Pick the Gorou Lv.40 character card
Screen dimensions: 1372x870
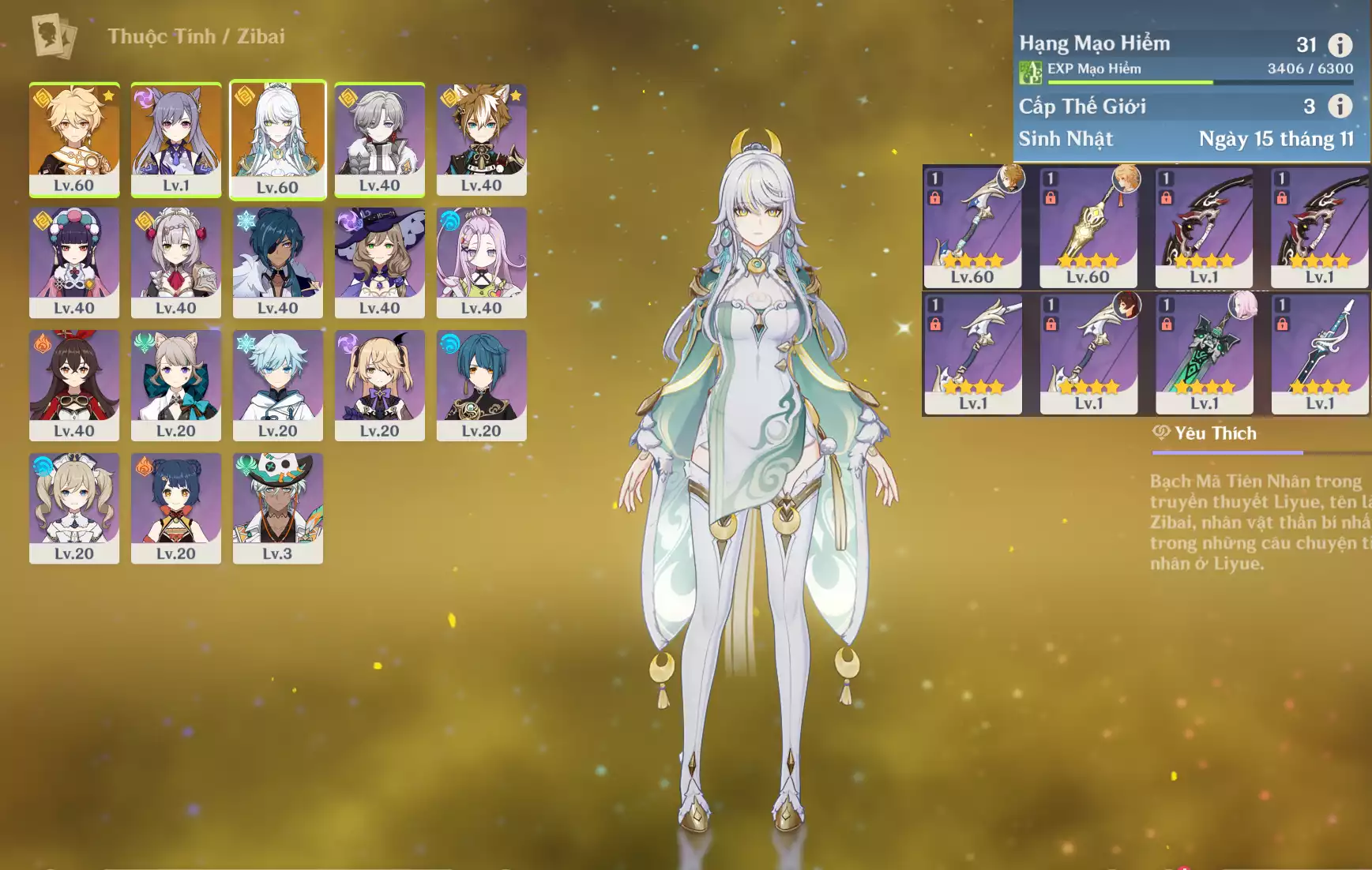coord(481,139)
